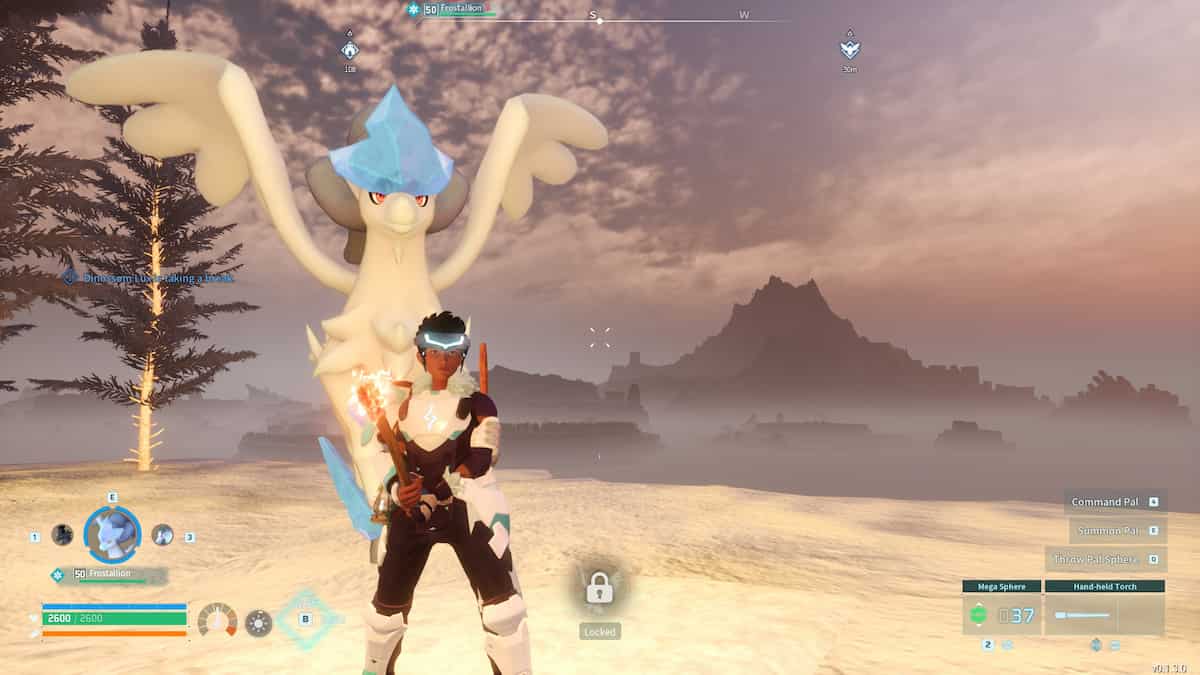Select the Hand-held Torch weapon slot

(1104, 614)
